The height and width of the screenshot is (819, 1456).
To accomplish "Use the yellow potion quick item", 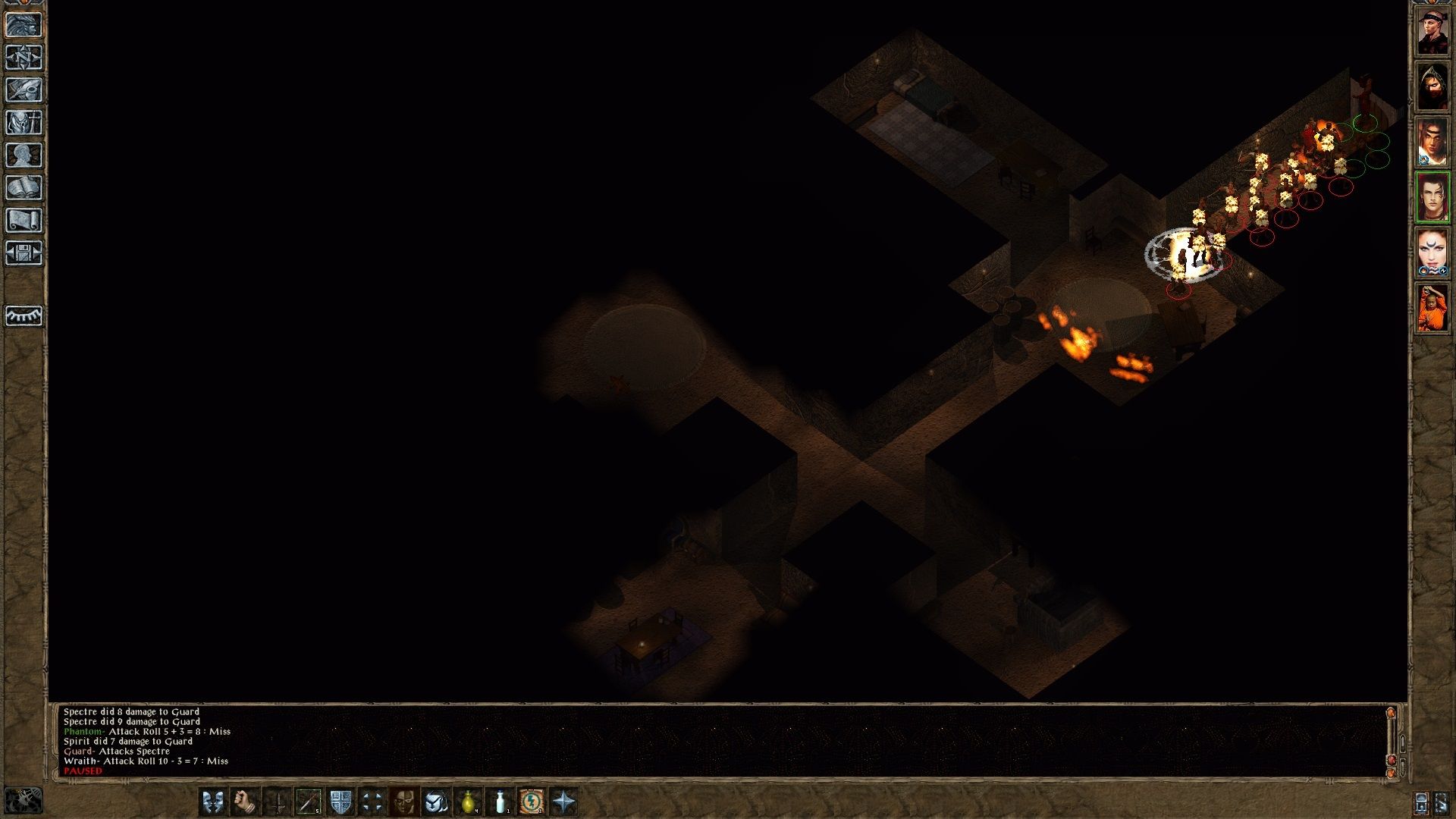I will [468, 800].
